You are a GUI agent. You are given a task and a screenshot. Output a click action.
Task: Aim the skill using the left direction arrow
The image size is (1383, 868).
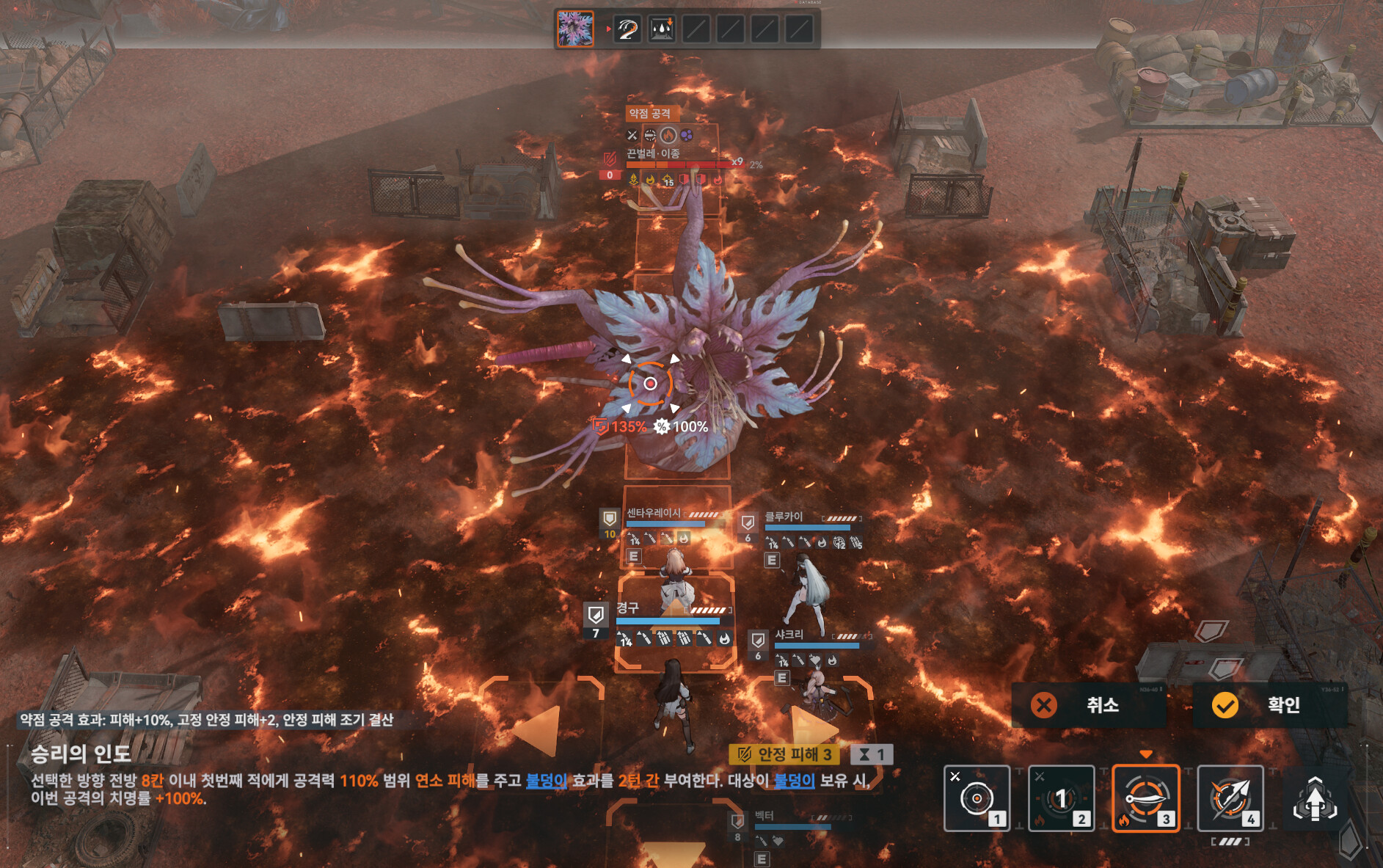coord(538,729)
